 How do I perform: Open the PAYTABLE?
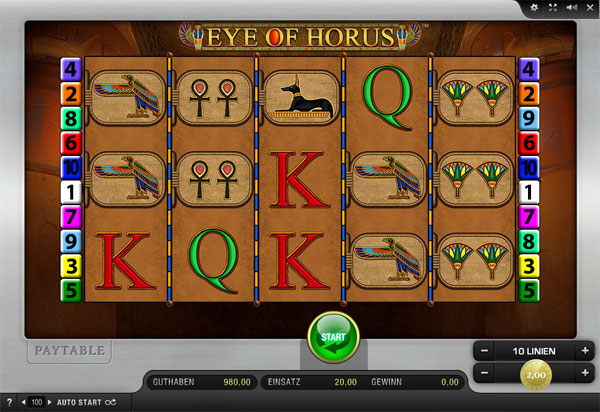69,351
